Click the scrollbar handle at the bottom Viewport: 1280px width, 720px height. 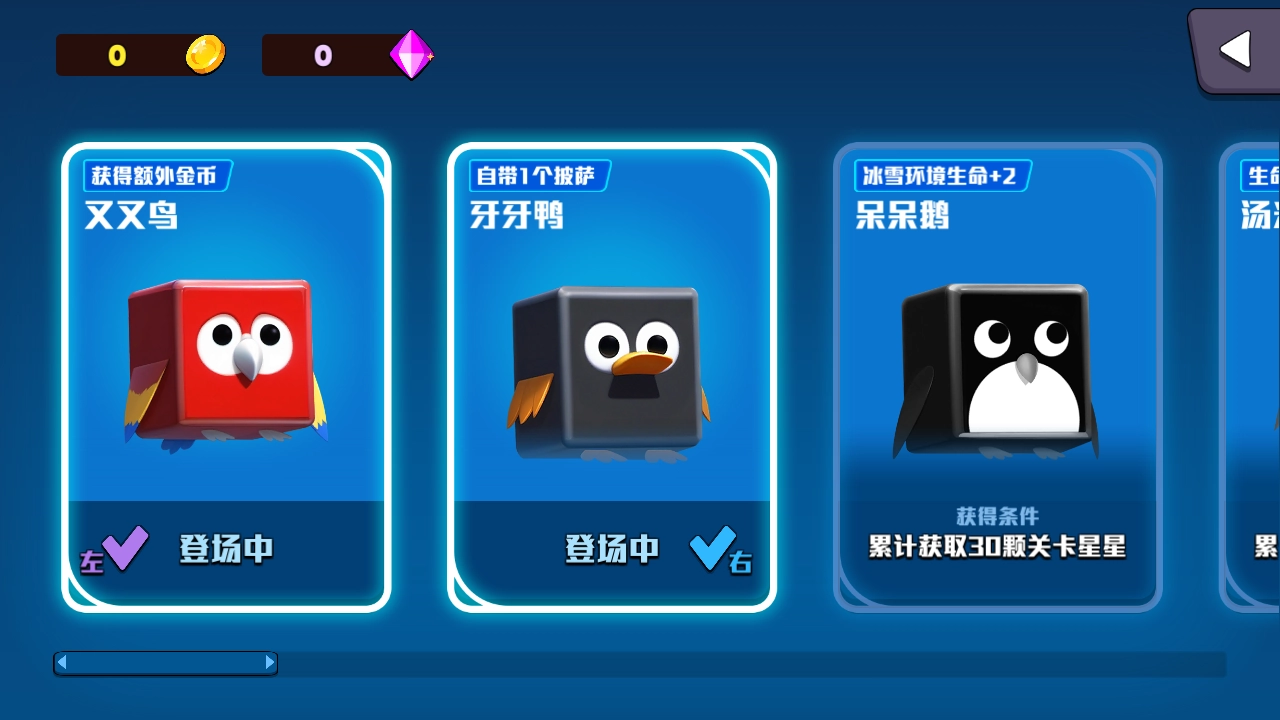coord(165,662)
